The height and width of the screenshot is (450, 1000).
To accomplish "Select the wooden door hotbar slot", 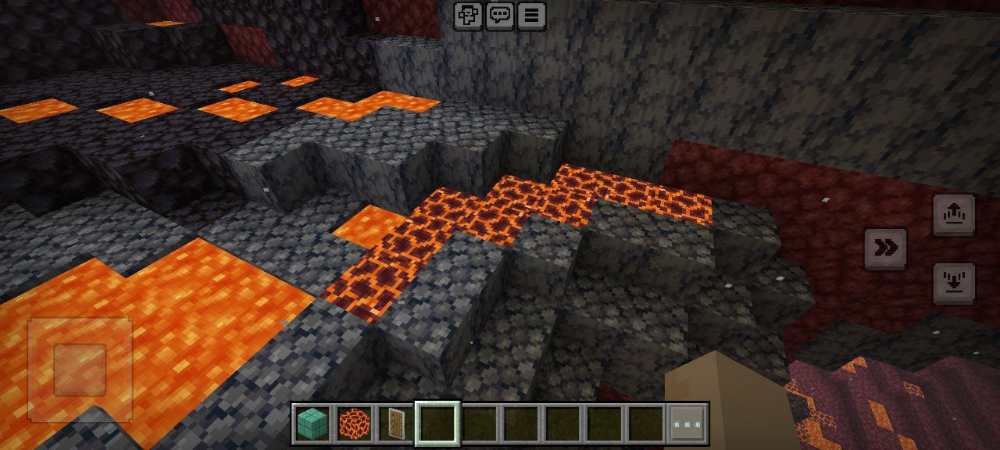I will 395,423.
